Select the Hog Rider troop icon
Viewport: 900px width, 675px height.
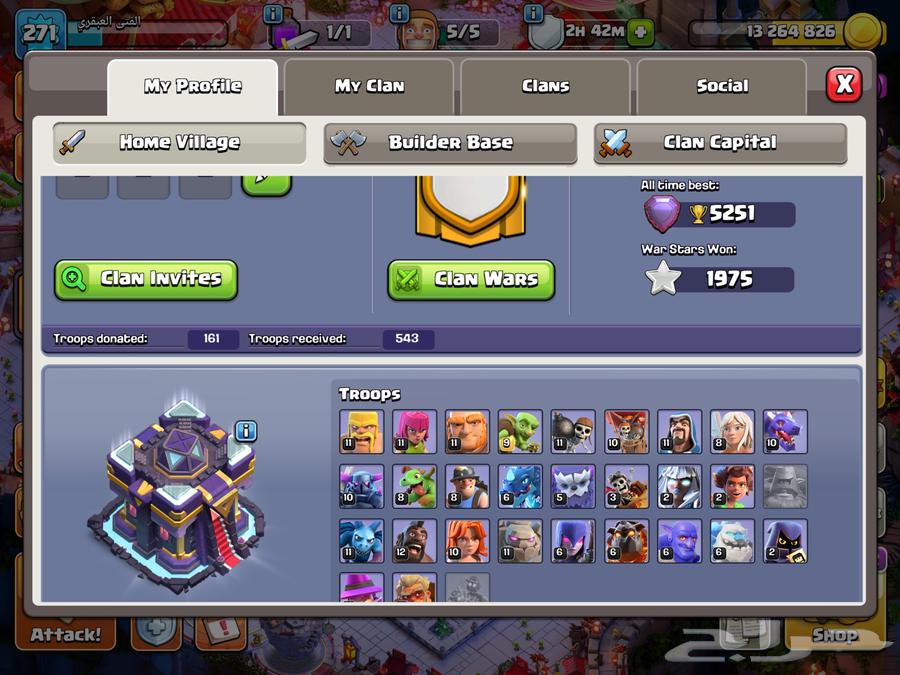(x=414, y=541)
